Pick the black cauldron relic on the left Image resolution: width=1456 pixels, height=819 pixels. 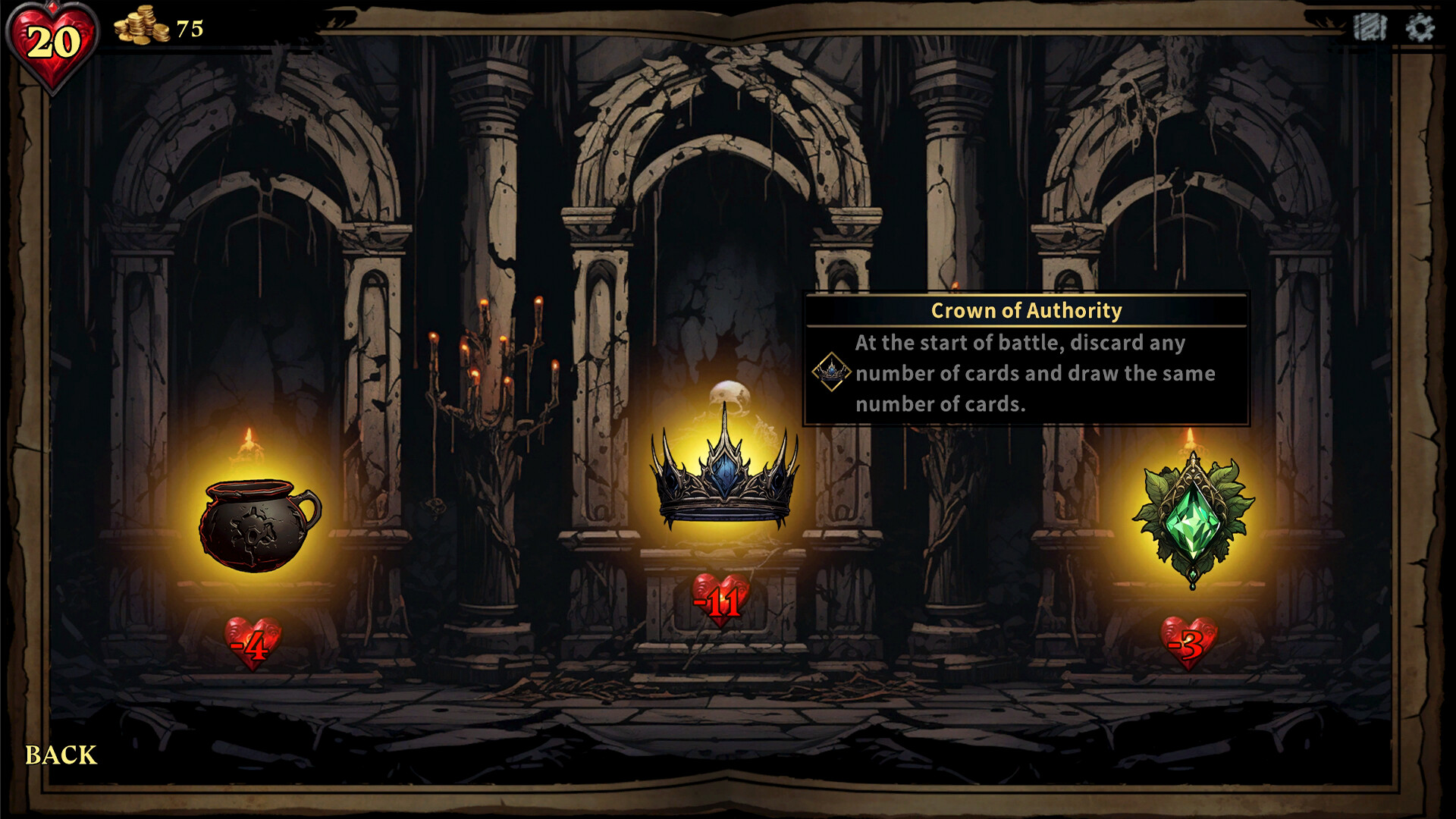click(x=258, y=523)
